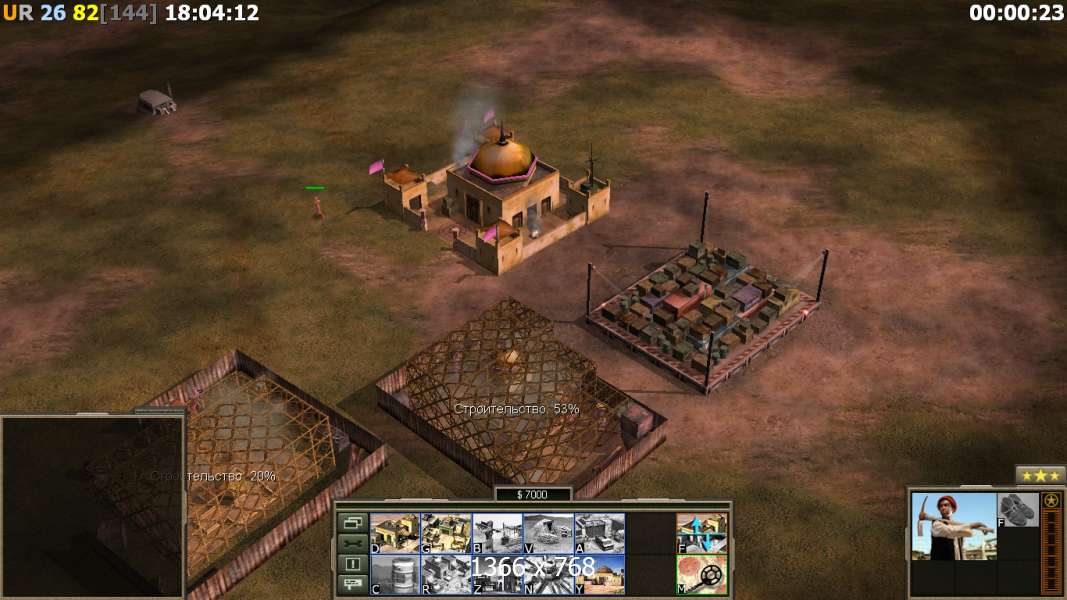Choose the building icon with hotkey G

click(x=446, y=533)
